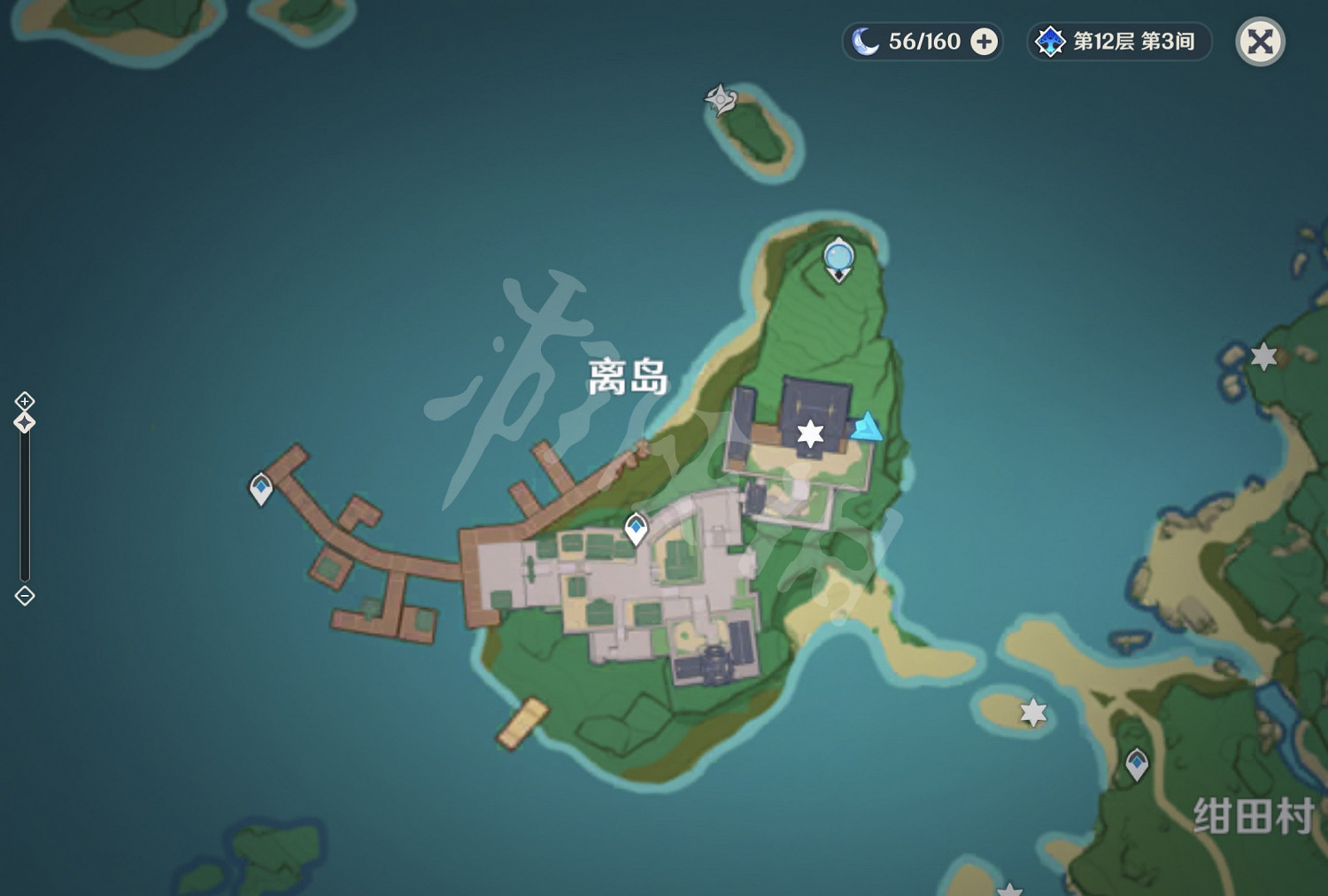This screenshot has height=896, width=1328.
Task: Click the statue marker on the small northern island
Action: (719, 100)
